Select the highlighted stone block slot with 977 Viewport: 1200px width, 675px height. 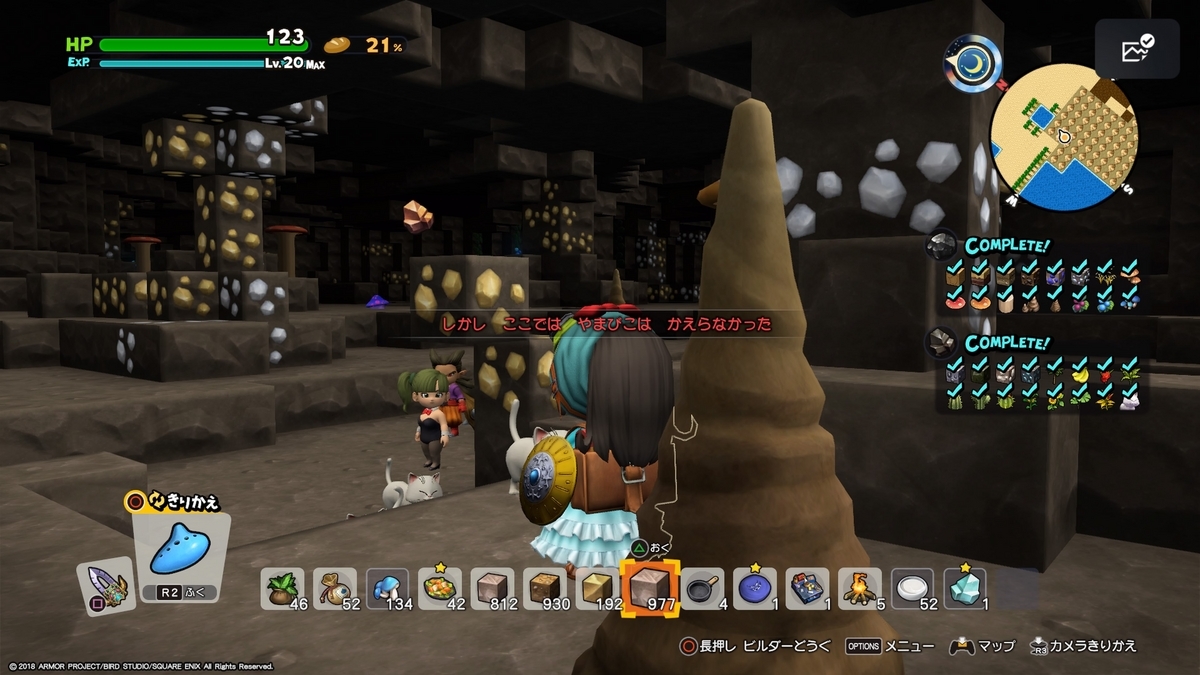pos(651,588)
